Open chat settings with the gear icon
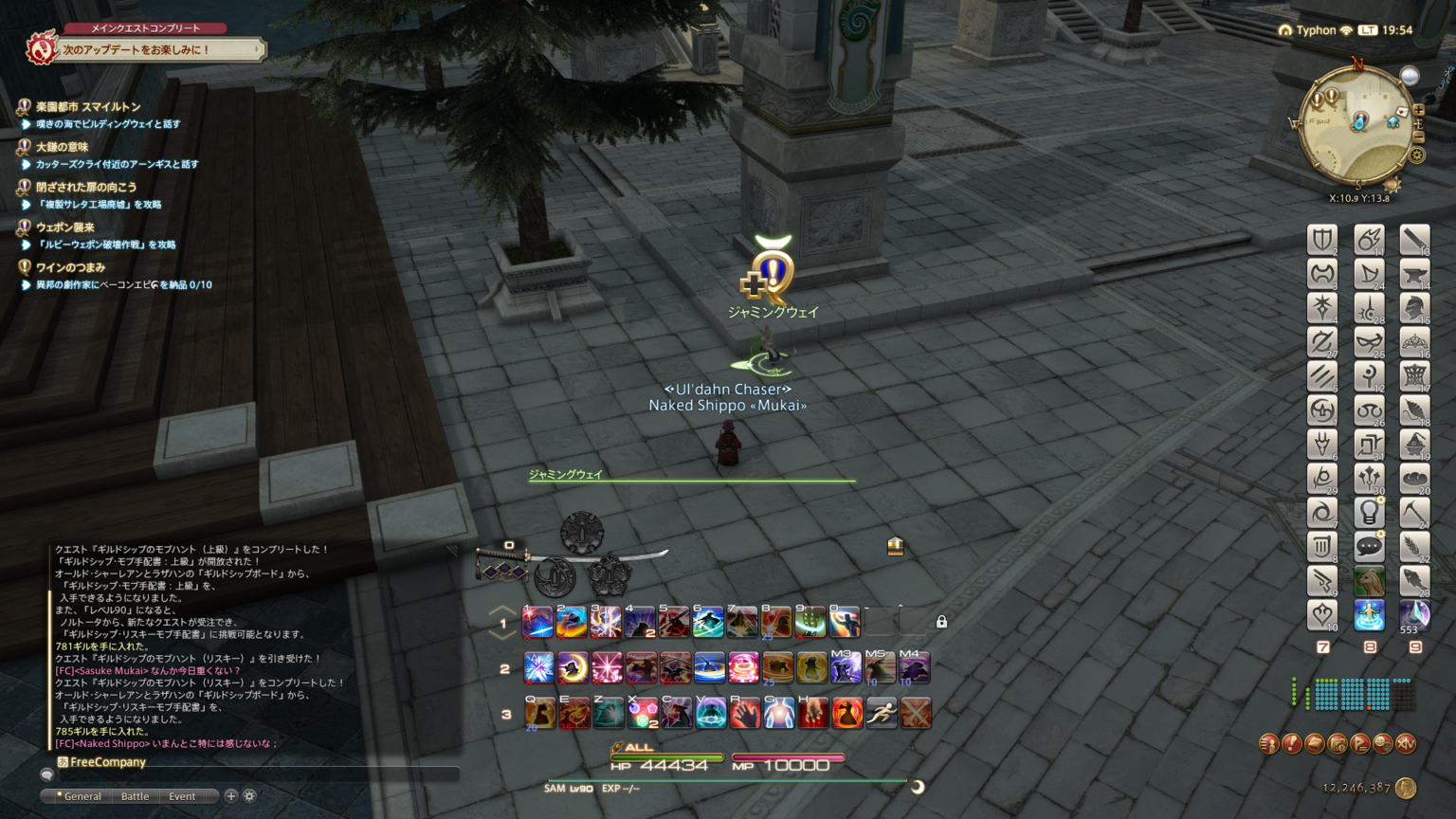The height and width of the screenshot is (819, 1456). click(x=248, y=796)
